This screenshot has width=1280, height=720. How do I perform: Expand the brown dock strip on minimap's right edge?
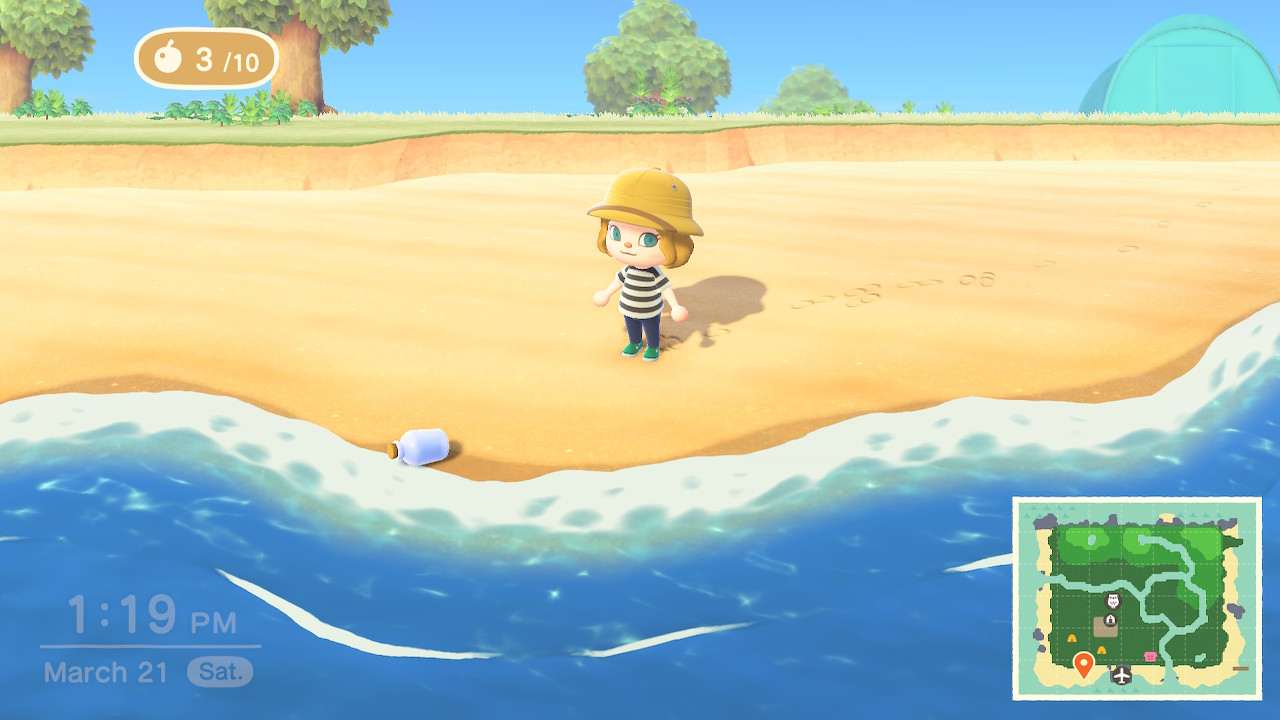point(1241,668)
